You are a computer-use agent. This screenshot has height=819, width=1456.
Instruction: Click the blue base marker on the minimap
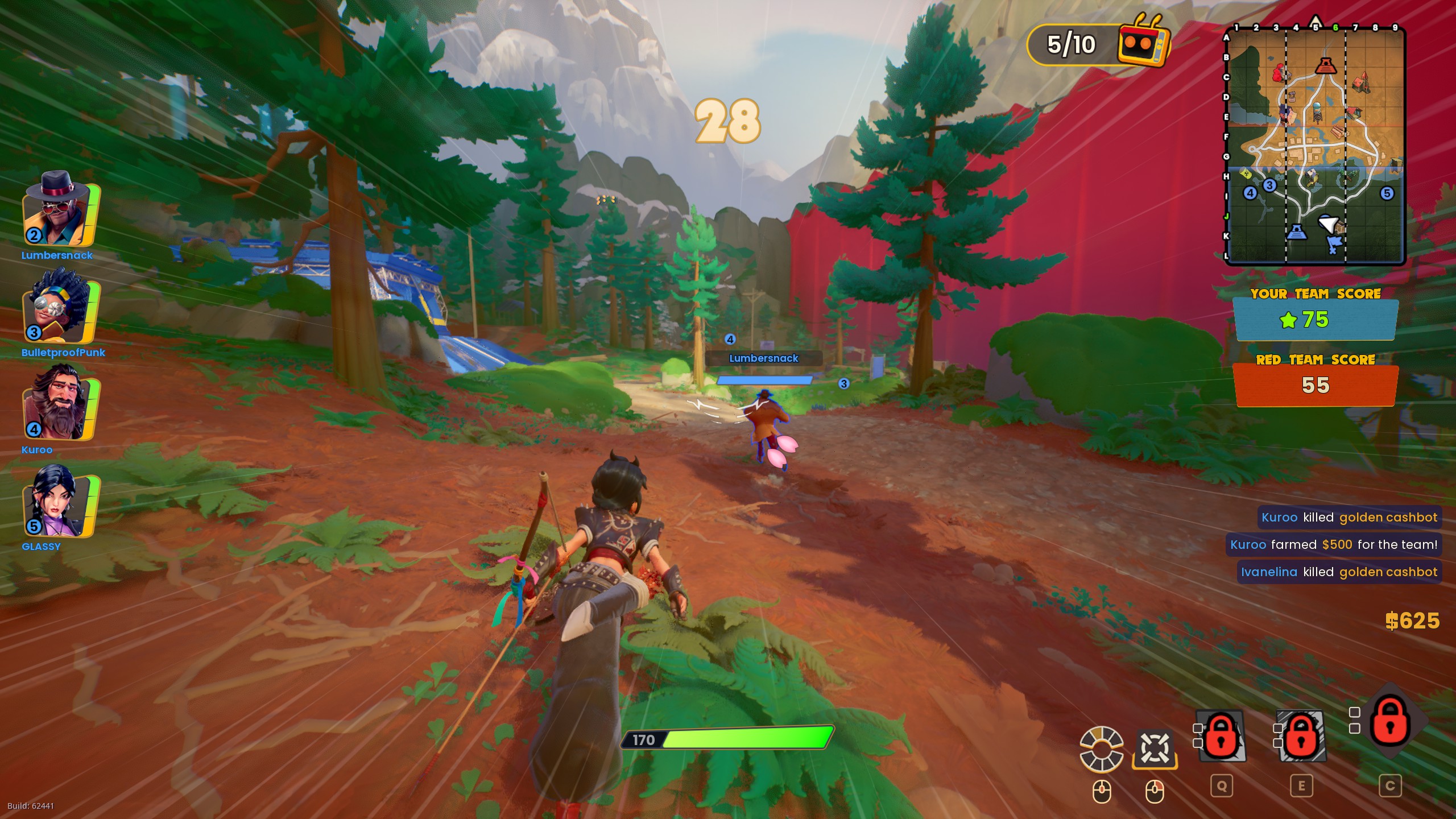coord(1296,232)
